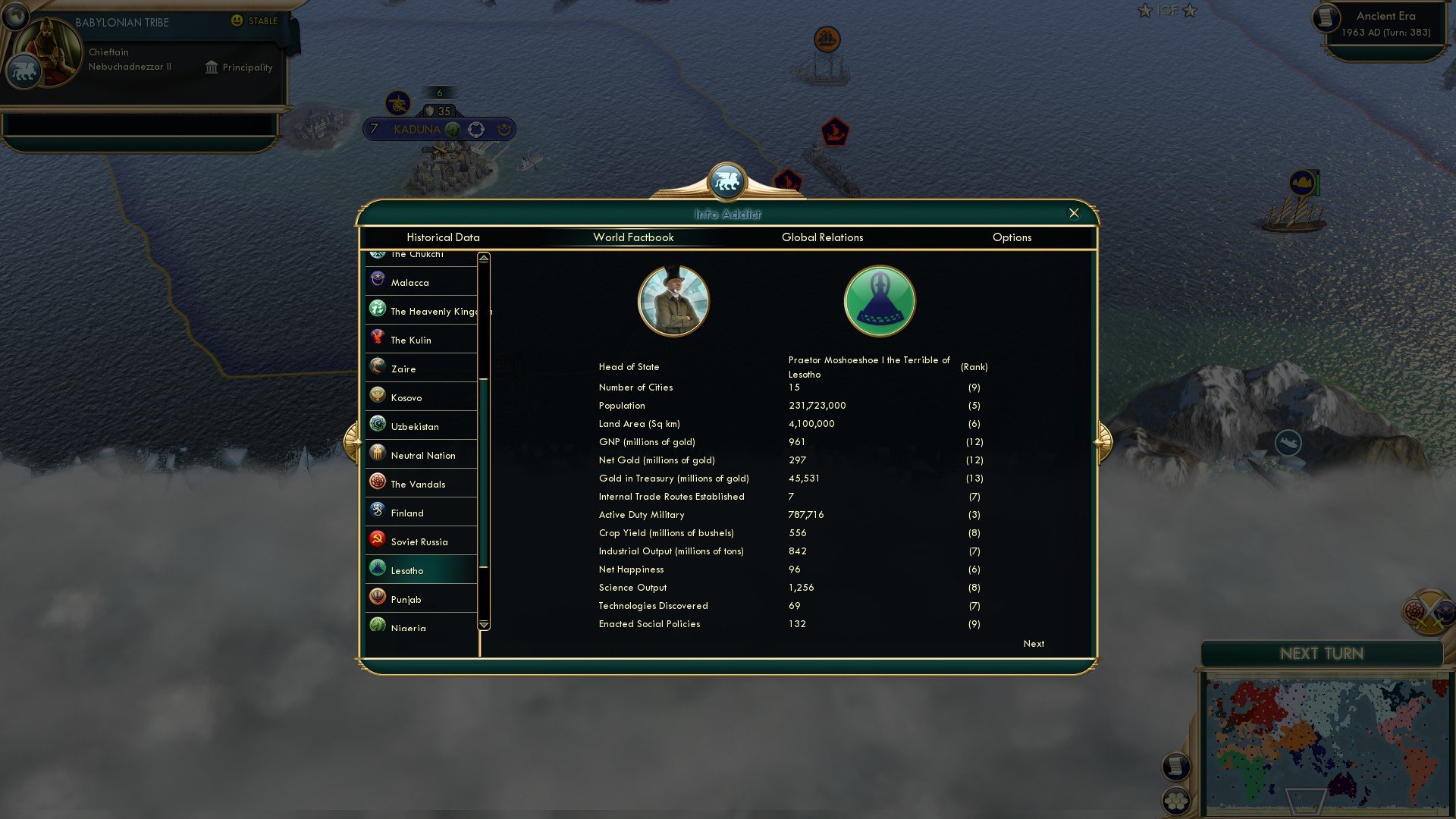
Task: Switch to the Historical Data tab
Action: tap(442, 237)
